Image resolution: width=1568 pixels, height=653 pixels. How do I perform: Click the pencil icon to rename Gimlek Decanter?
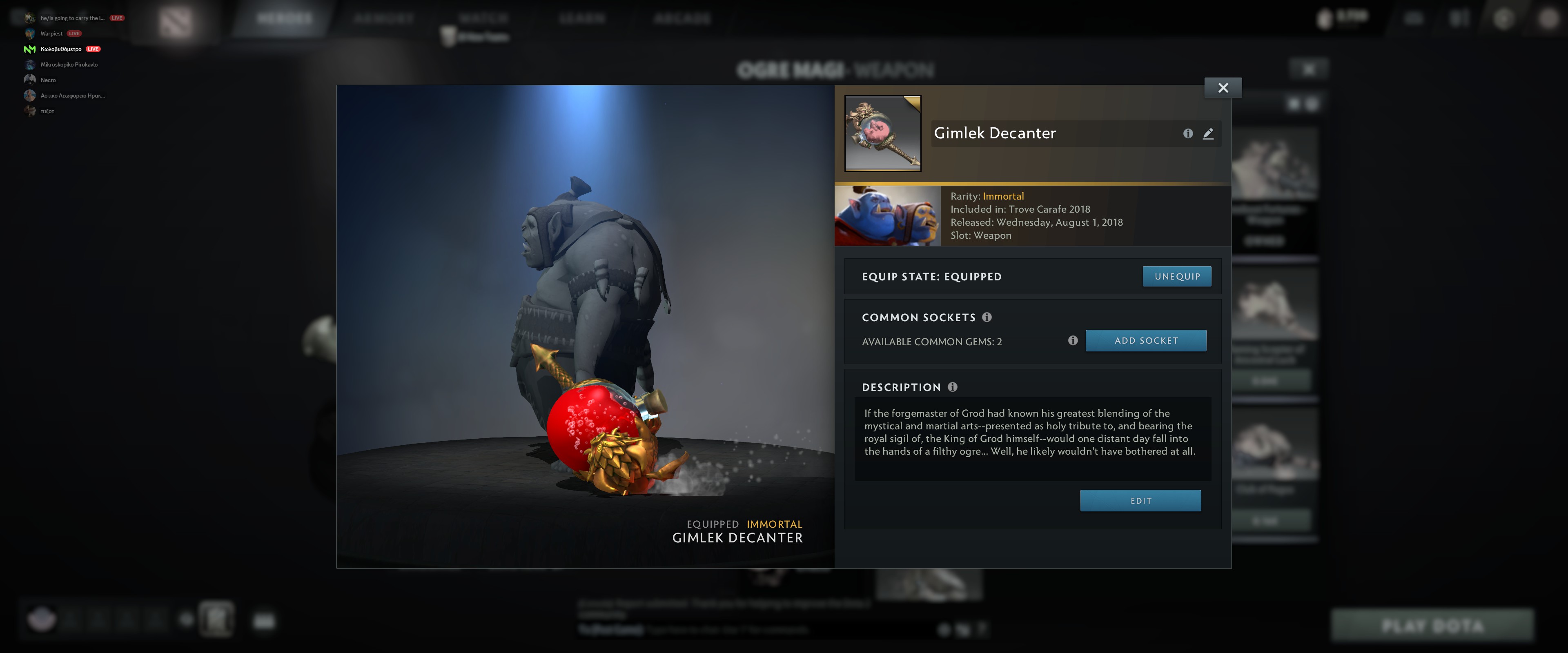coord(1208,133)
